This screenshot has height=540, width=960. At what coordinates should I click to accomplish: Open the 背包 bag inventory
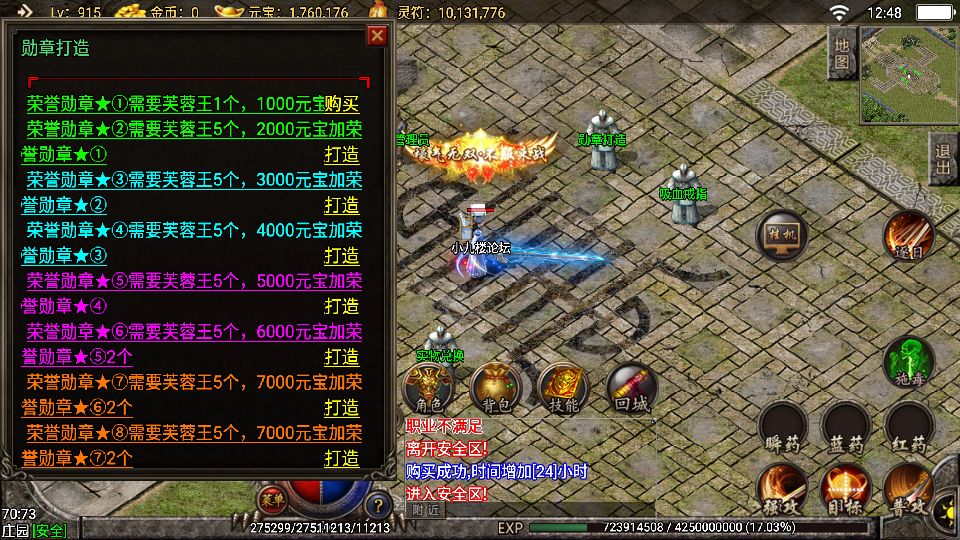coord(496,389)
